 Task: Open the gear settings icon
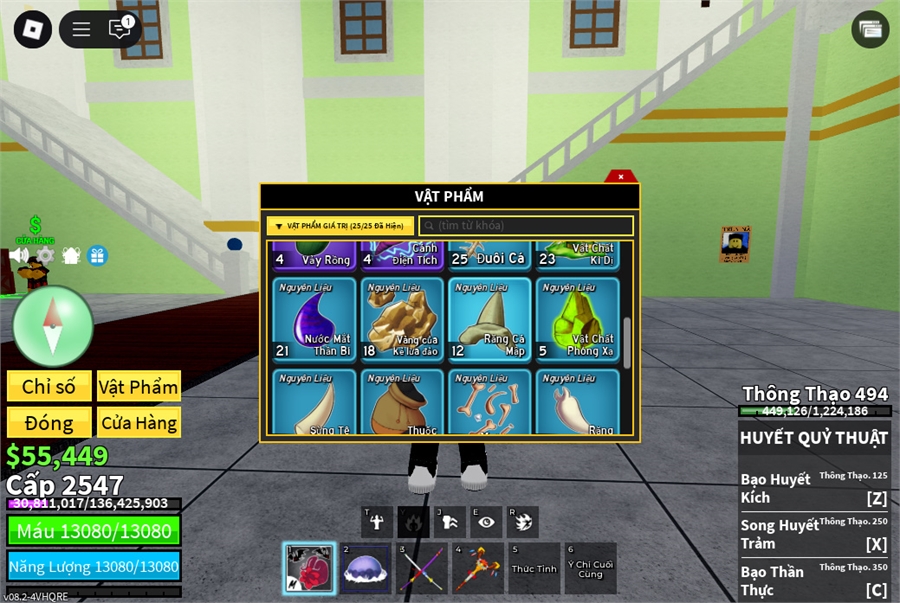[44, 255]
